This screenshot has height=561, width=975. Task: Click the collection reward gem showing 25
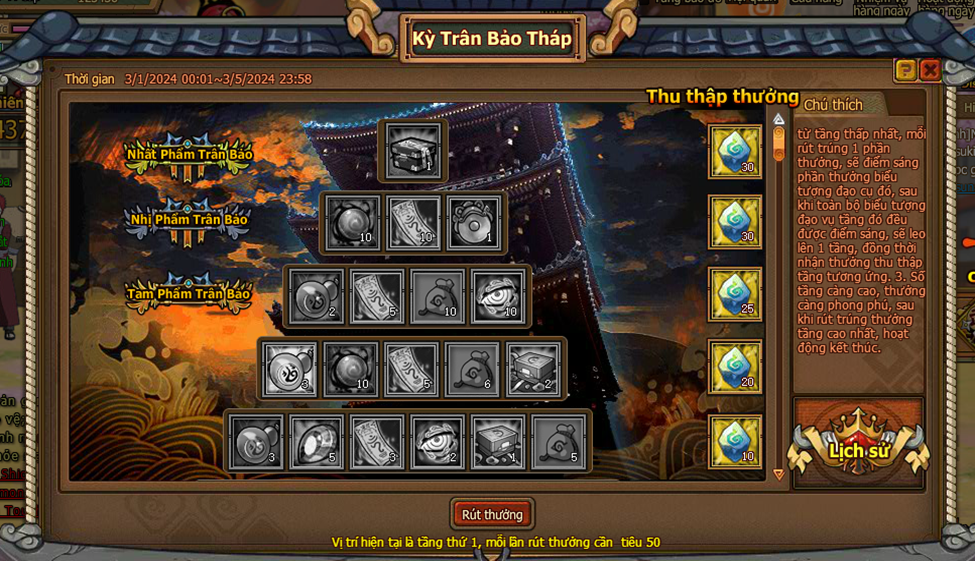(x=735, y=295)
